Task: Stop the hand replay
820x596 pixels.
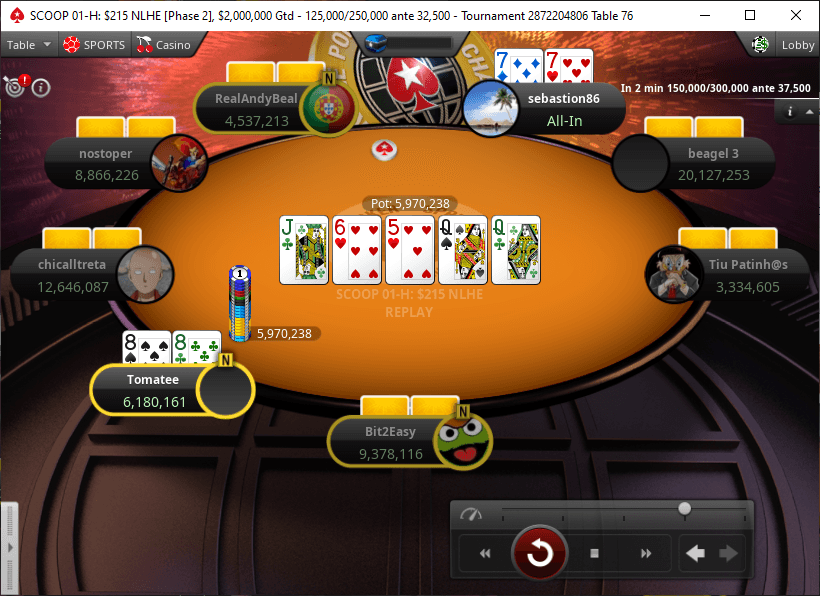Action: tap(594, 553)
